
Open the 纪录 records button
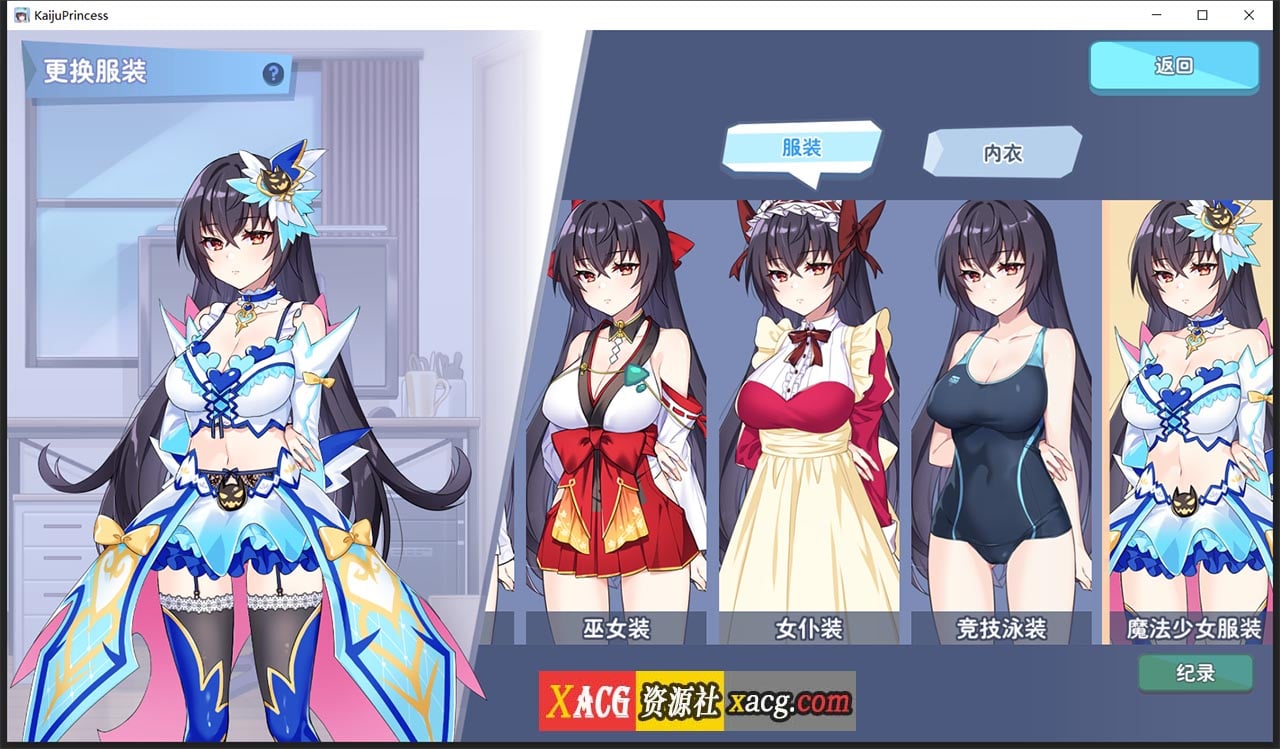pos(1196,675)
